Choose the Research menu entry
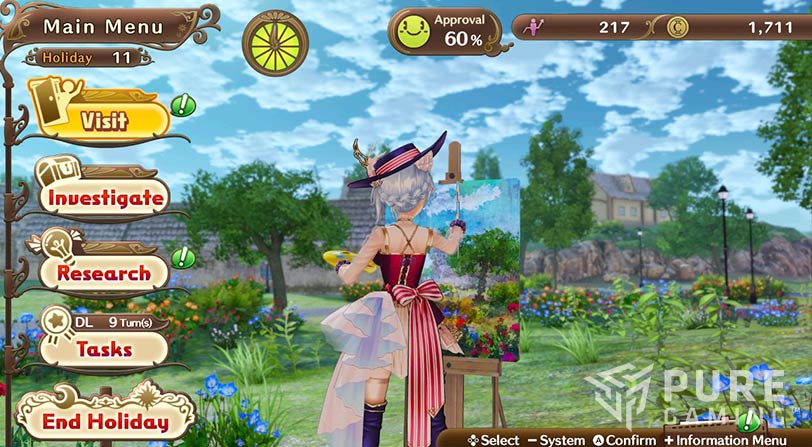This screenshot has width=812, height=447. pyautogui.click(x=103, y=272)
